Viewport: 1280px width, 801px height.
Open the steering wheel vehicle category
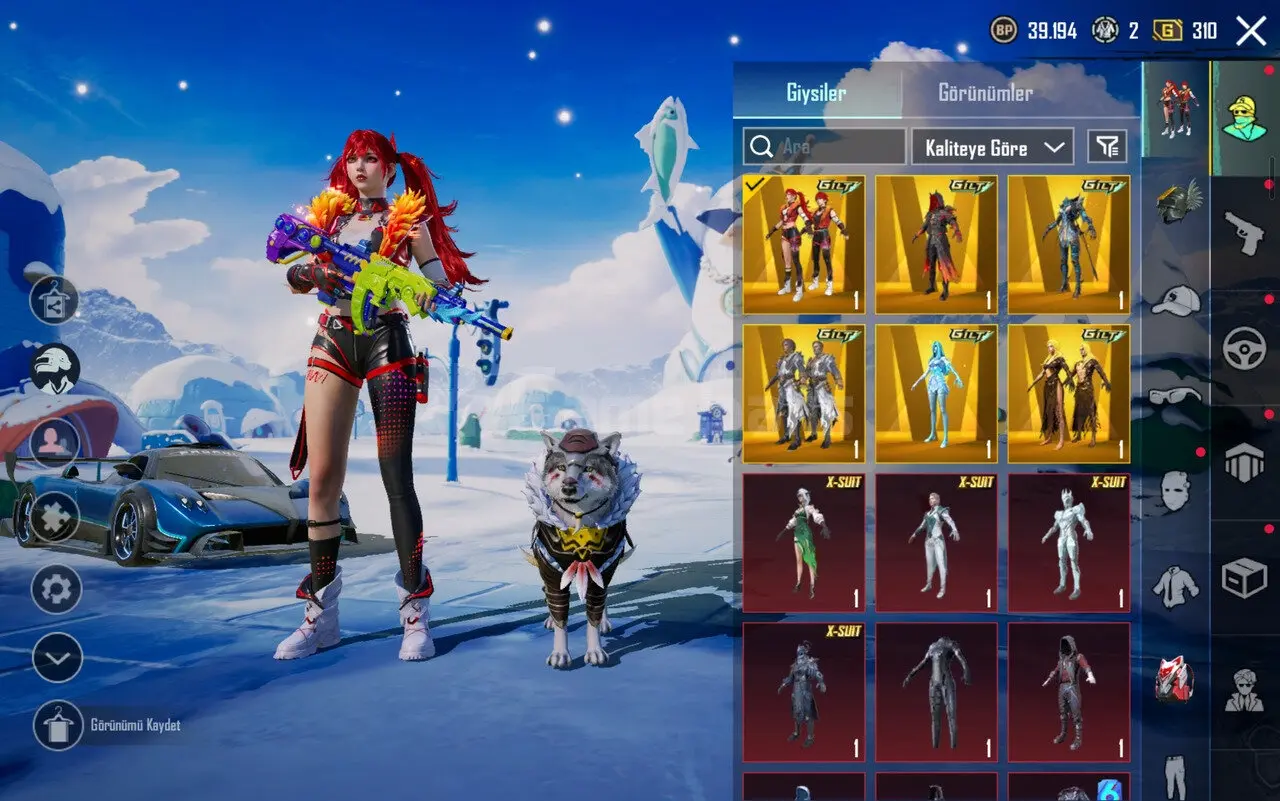point(1245,348)
